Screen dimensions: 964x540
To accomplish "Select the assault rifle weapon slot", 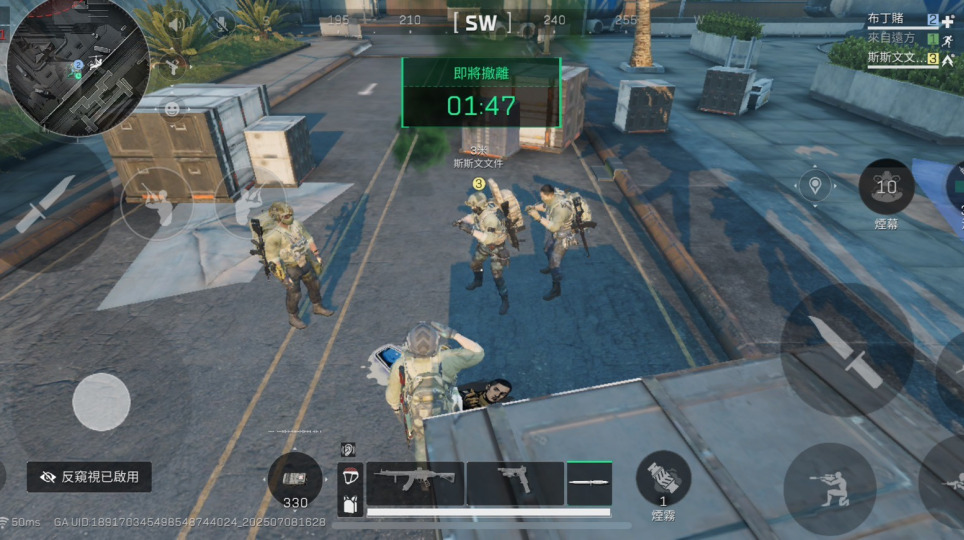I will pos(414,481).
